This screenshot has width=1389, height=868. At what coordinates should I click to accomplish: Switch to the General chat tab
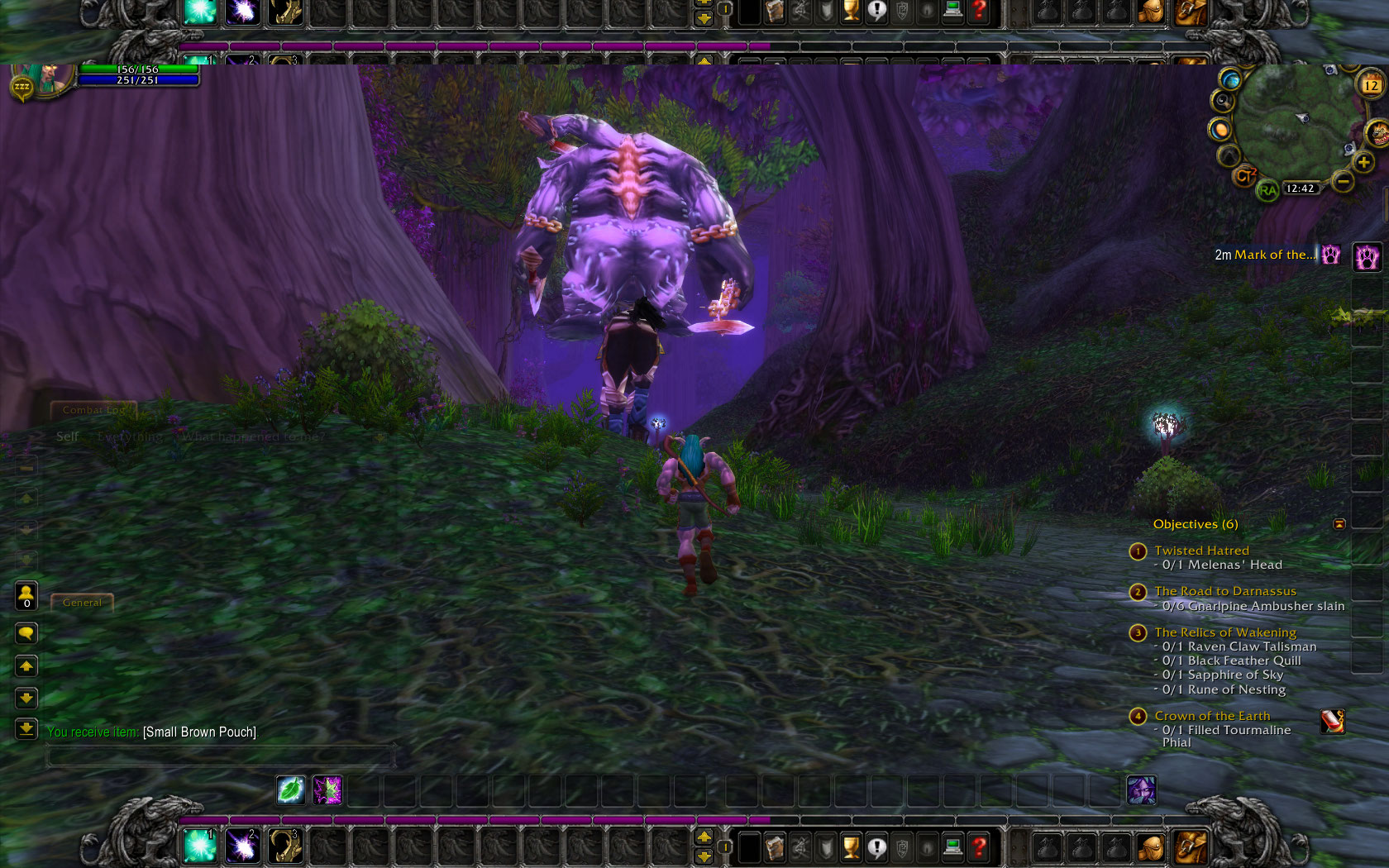[82, 603]
